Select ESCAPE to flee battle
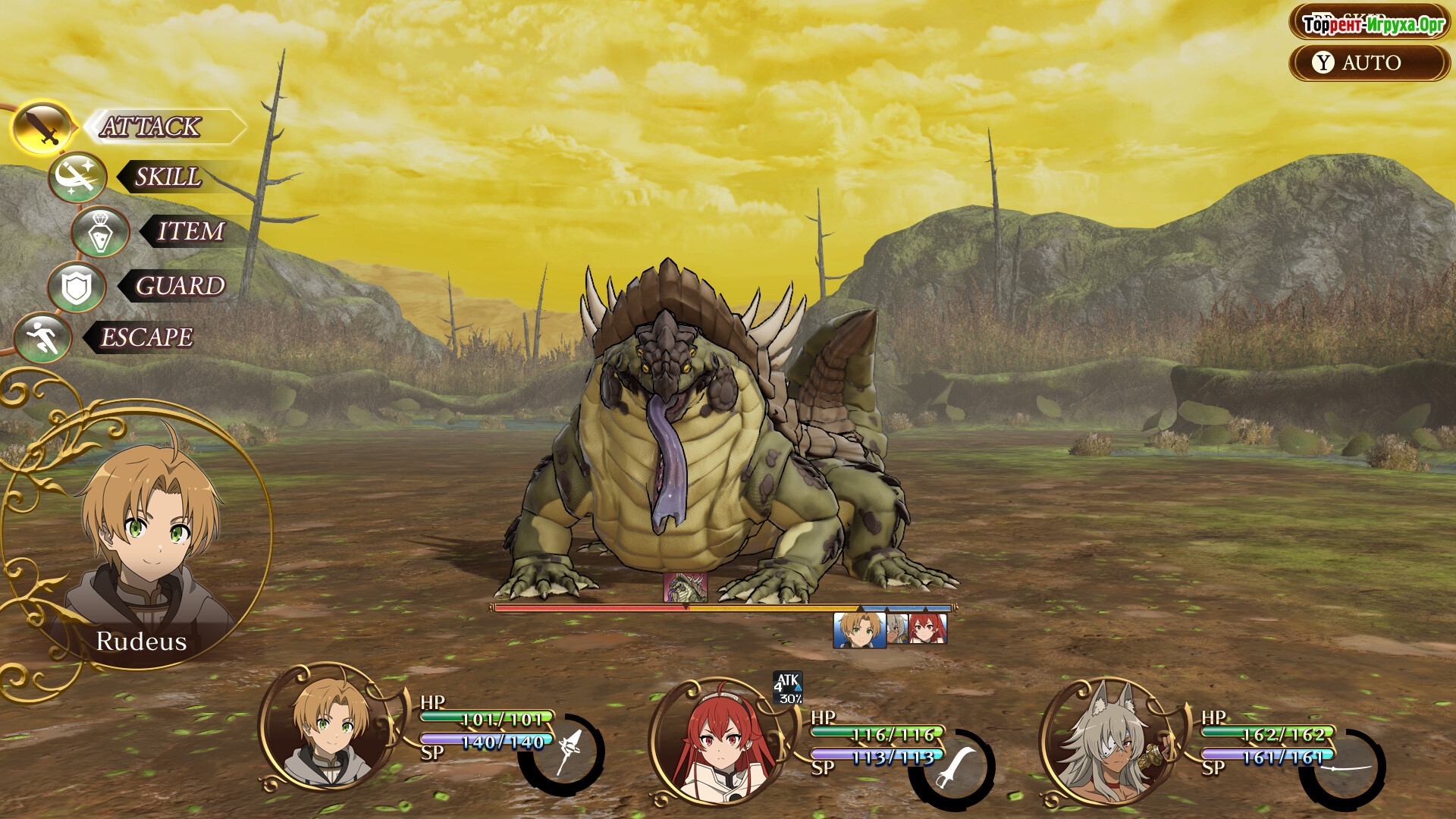 coord(147,337)
